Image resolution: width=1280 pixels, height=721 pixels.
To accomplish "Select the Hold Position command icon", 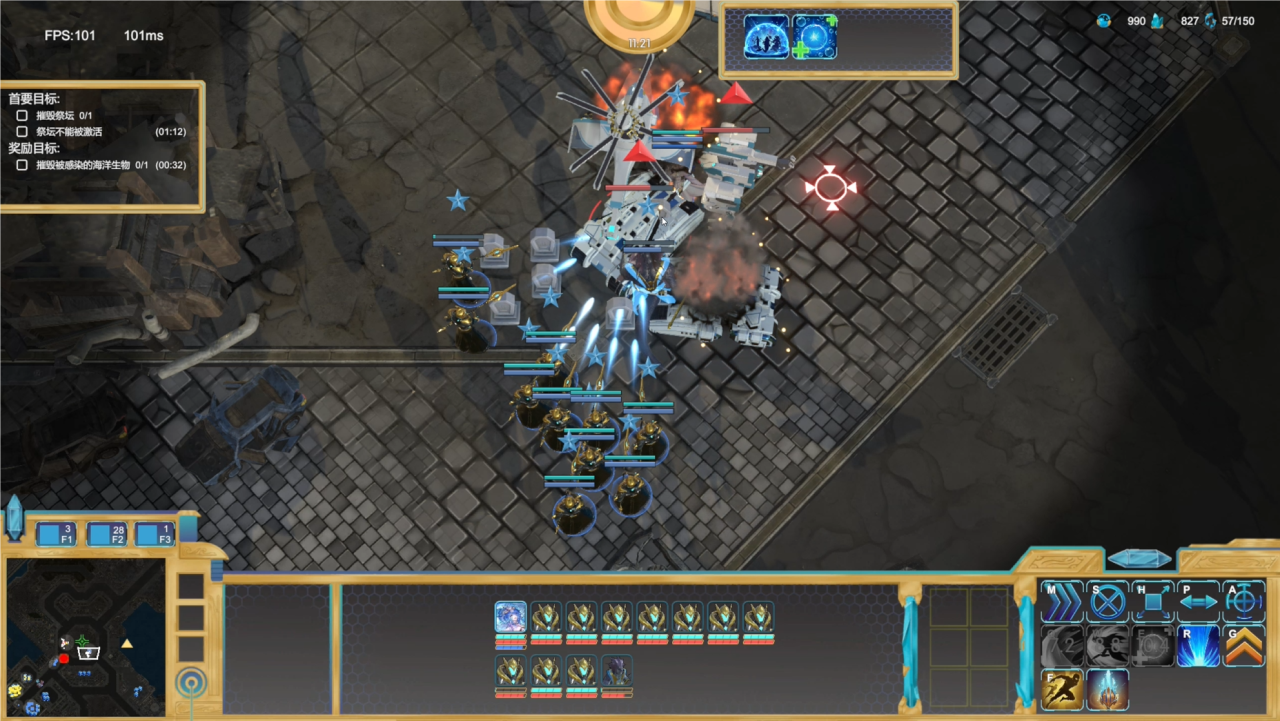I will coord(1153,602).
